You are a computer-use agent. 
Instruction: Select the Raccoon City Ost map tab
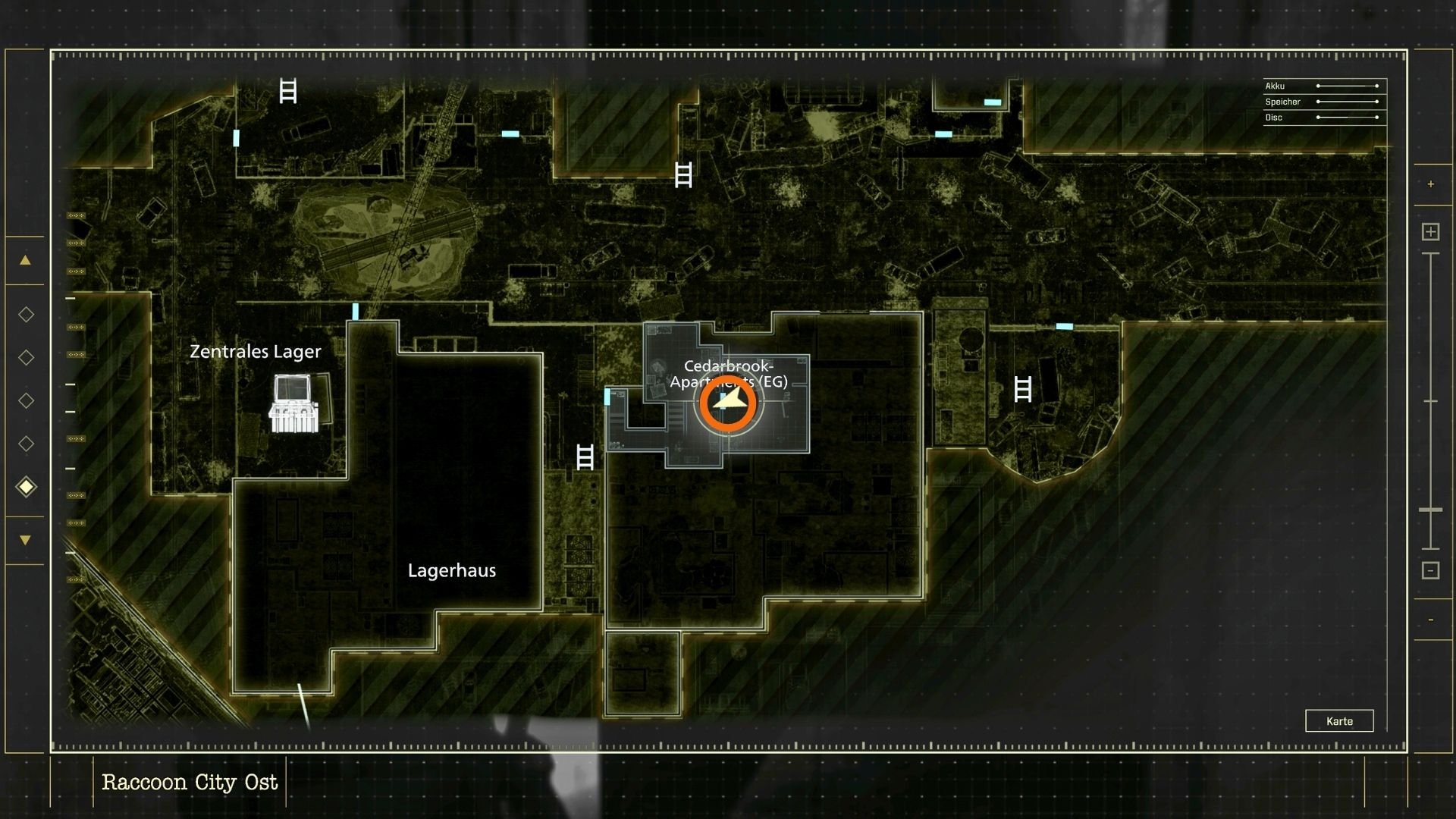point(190,781)
